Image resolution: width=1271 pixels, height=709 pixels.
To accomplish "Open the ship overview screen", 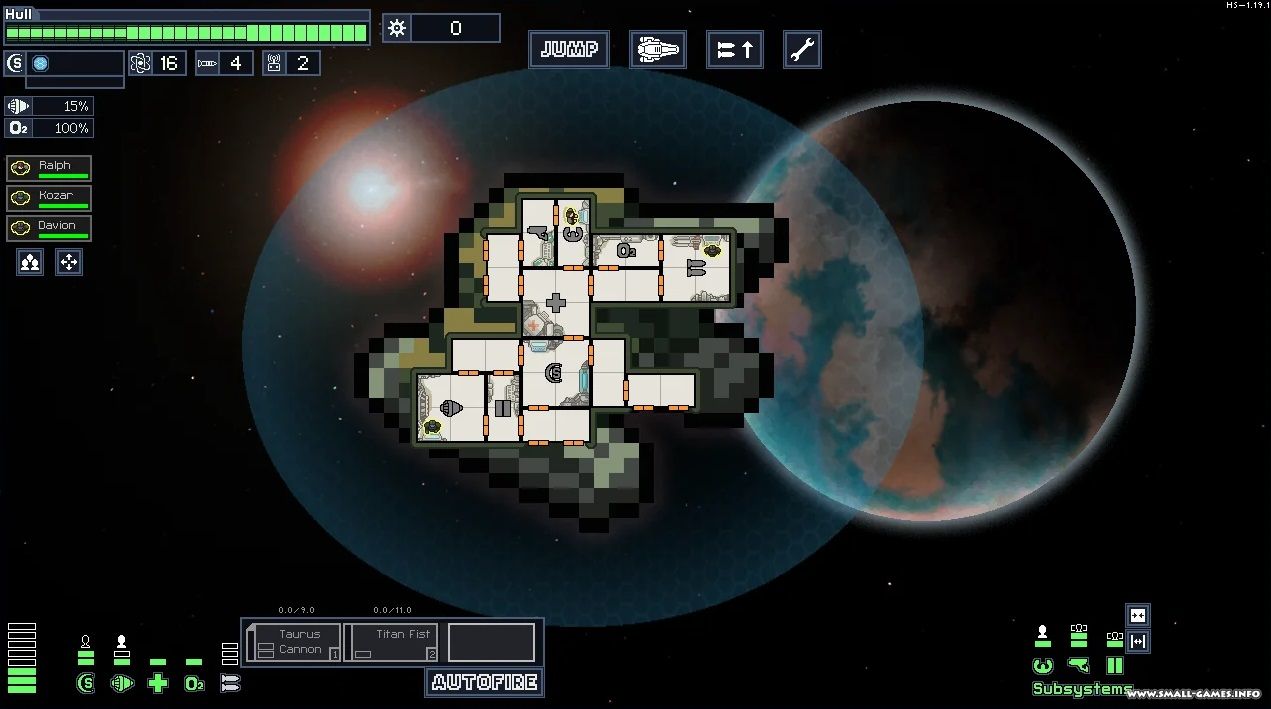I will 657,49.
